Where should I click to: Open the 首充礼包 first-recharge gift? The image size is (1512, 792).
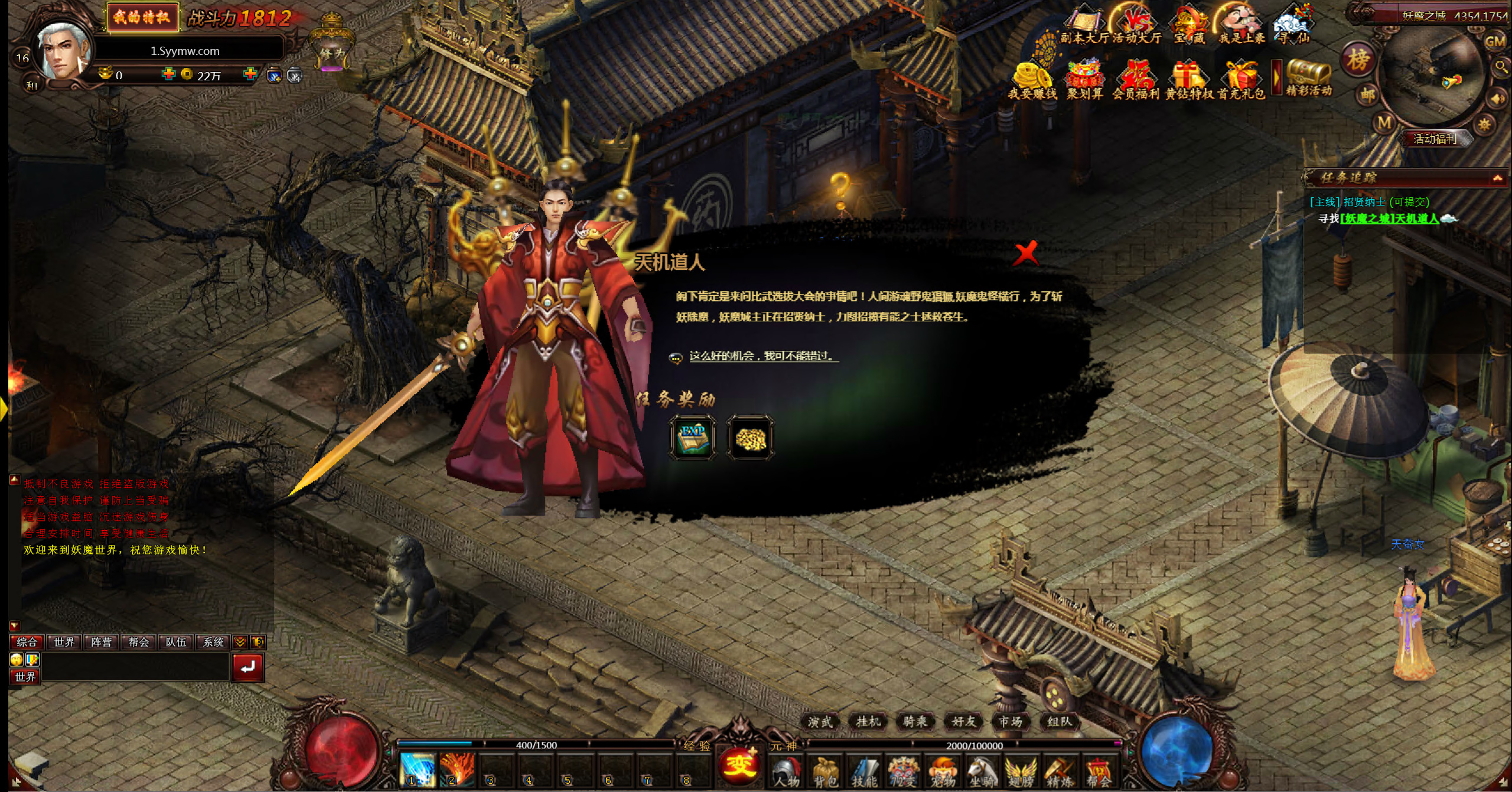[x=1241, y=81]
